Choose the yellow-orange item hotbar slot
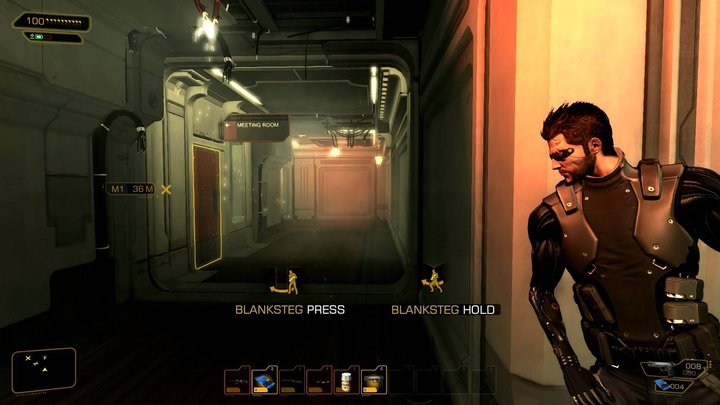Screen dimensions: 720x405 [x=375, y=380]
